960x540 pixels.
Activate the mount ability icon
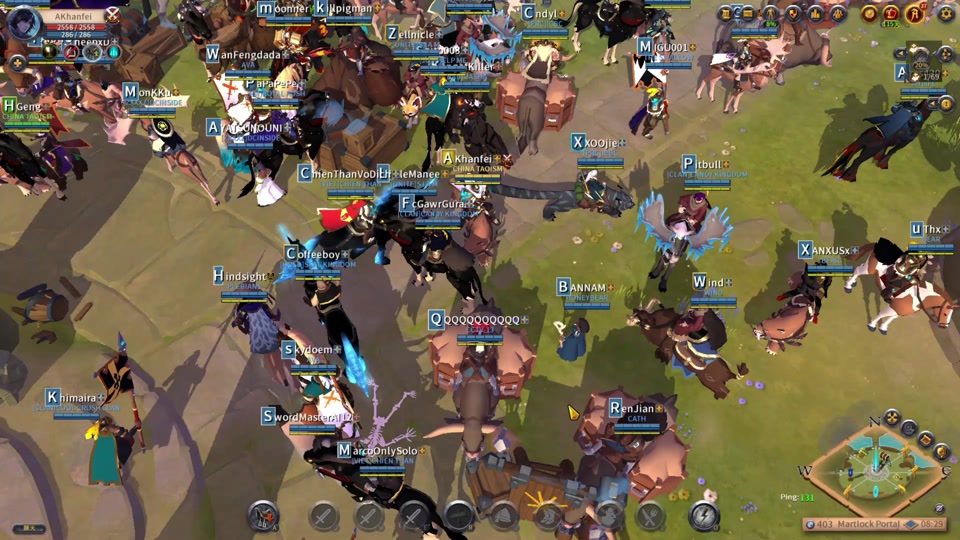click(264, 516)
